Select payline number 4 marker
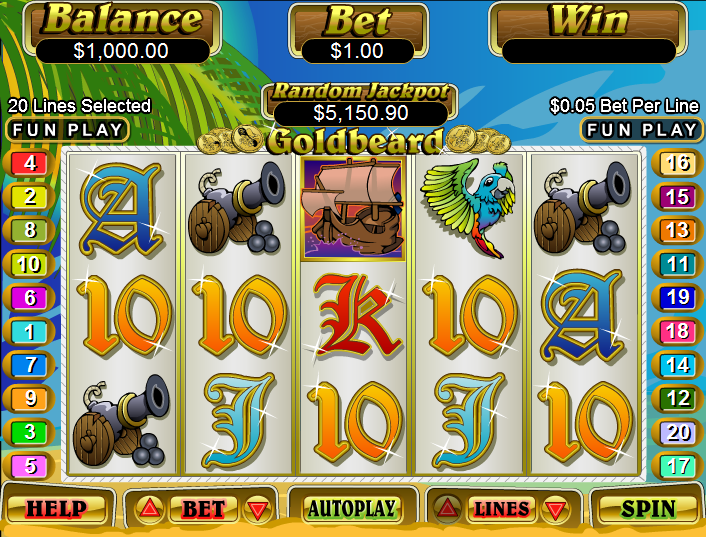The height and width of the screenshot is (537, 706). point(30,163)
